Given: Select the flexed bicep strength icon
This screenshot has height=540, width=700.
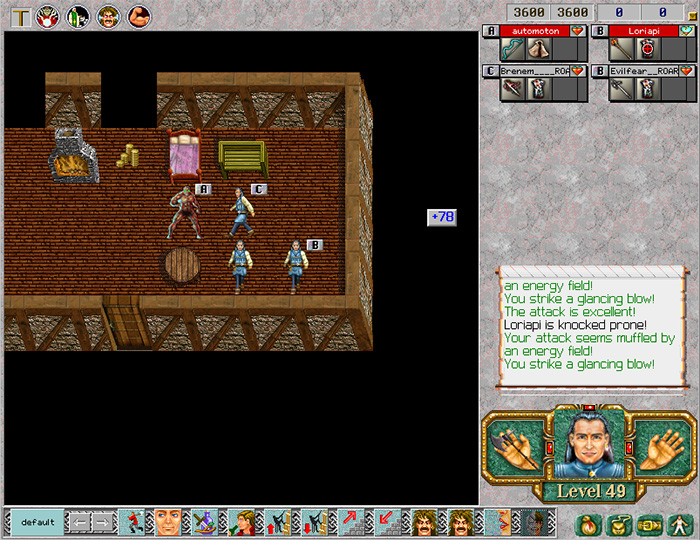Looking at the screenshot, I should (x=139, y=16).
